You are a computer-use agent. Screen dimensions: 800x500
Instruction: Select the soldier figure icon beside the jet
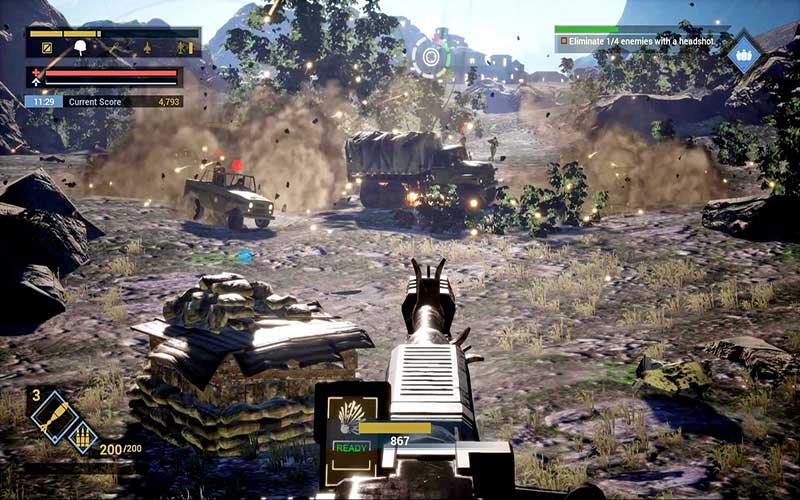click(182, 47)
